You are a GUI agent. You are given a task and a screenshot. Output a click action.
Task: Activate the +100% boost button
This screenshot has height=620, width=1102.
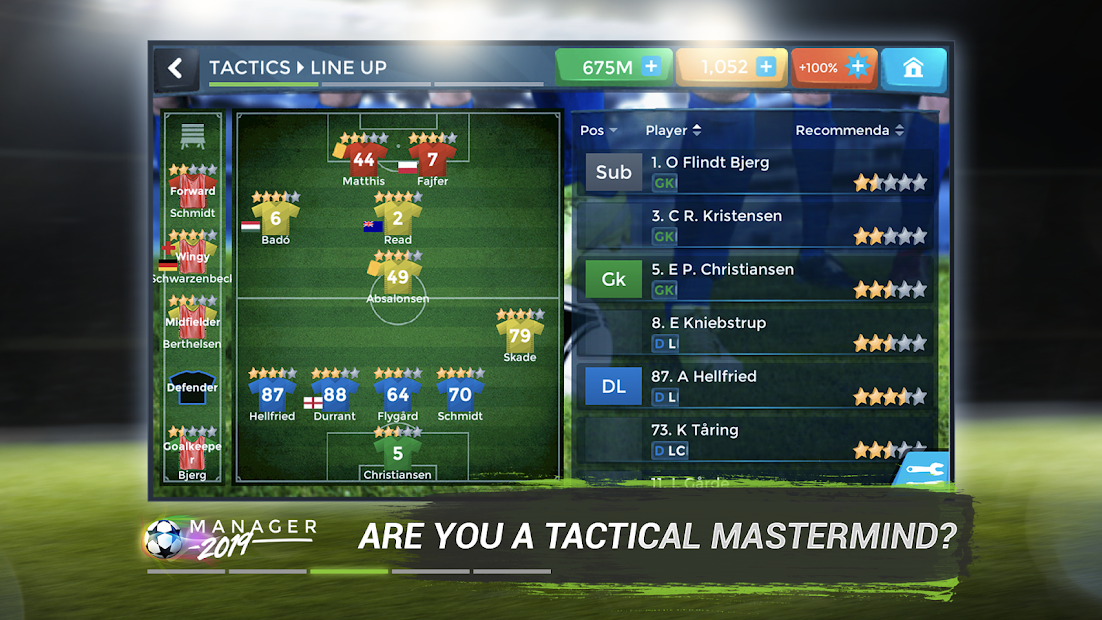click(833, 68)
